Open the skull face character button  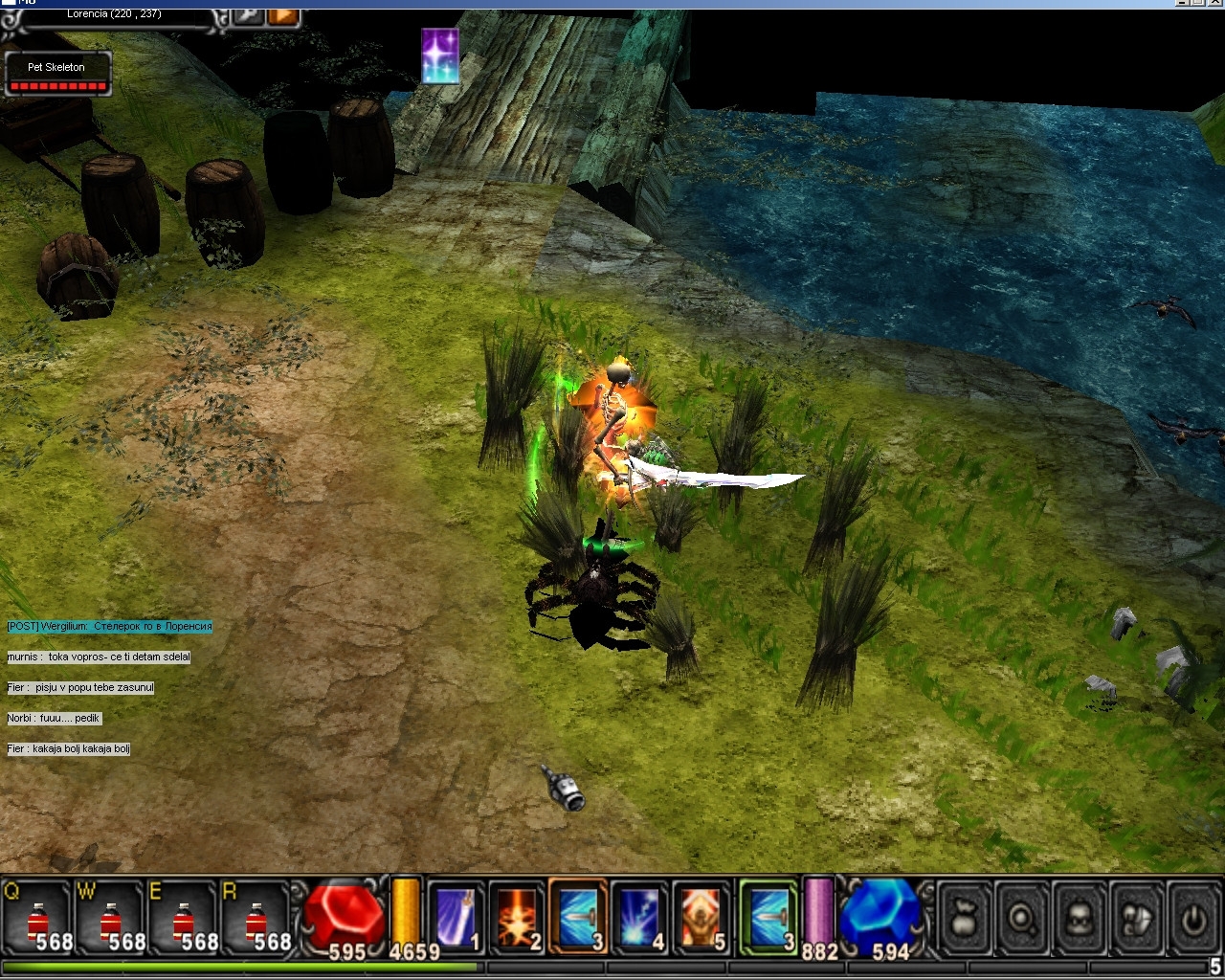[1080, 919]
